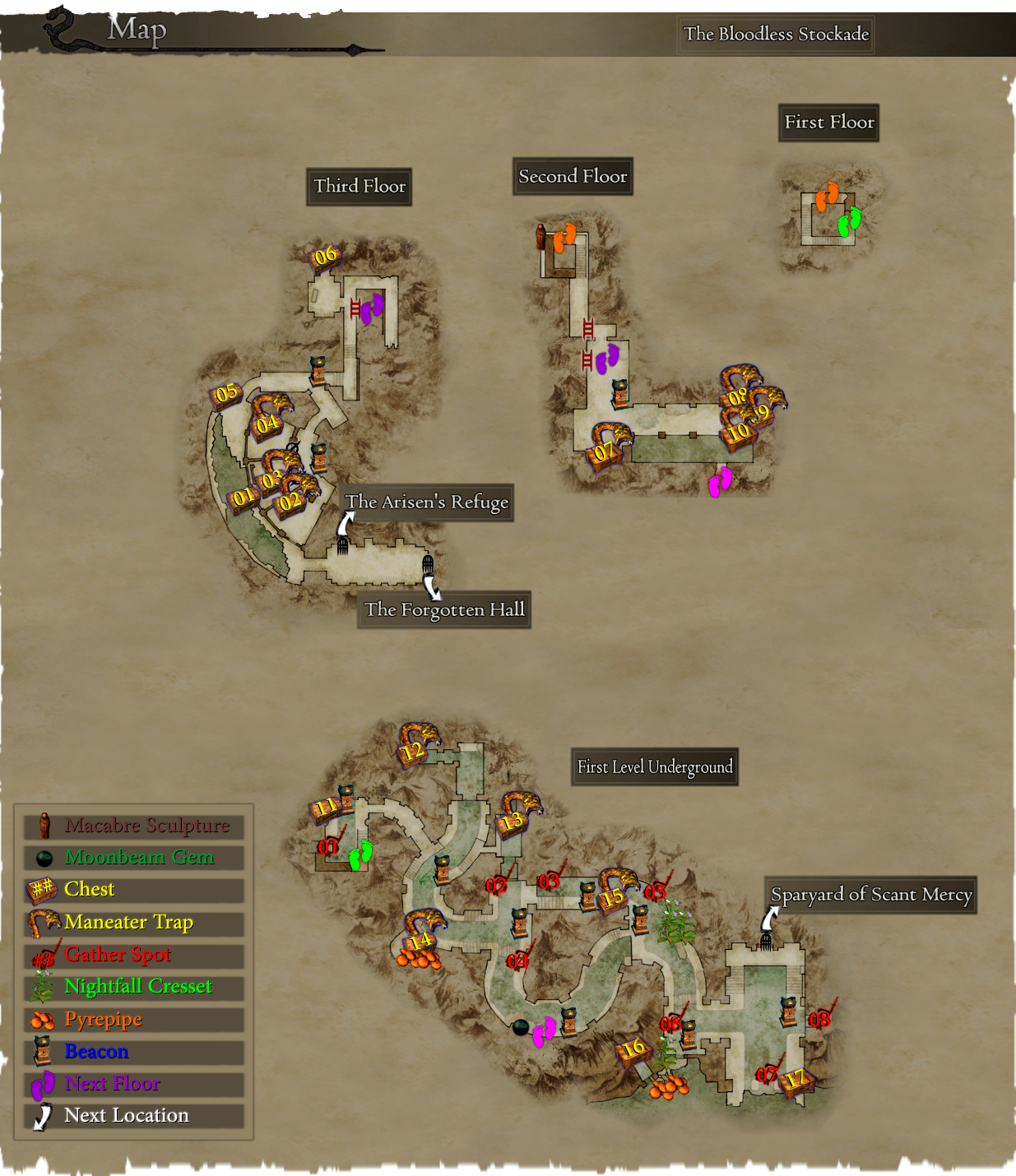Click The Bloodless Stockade title

coord(776,35)
